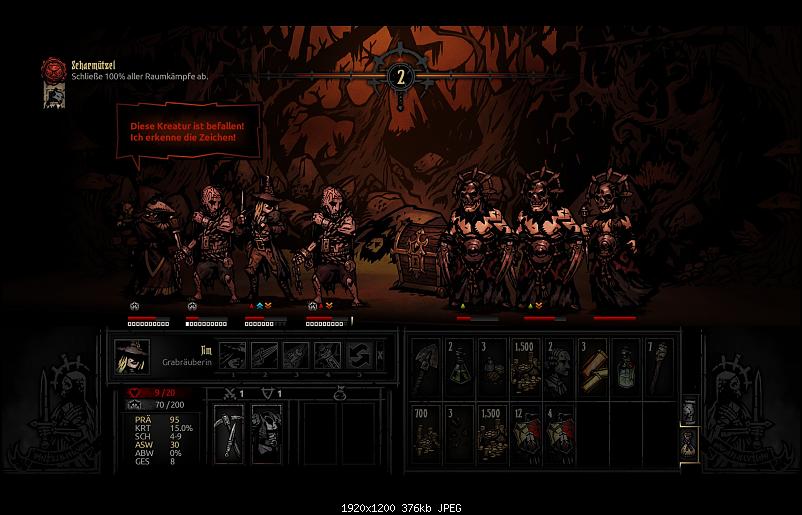802x515 pixels.
Task: Select the Scharmützel quest objective icon
Action: click(x=53, y=69)
